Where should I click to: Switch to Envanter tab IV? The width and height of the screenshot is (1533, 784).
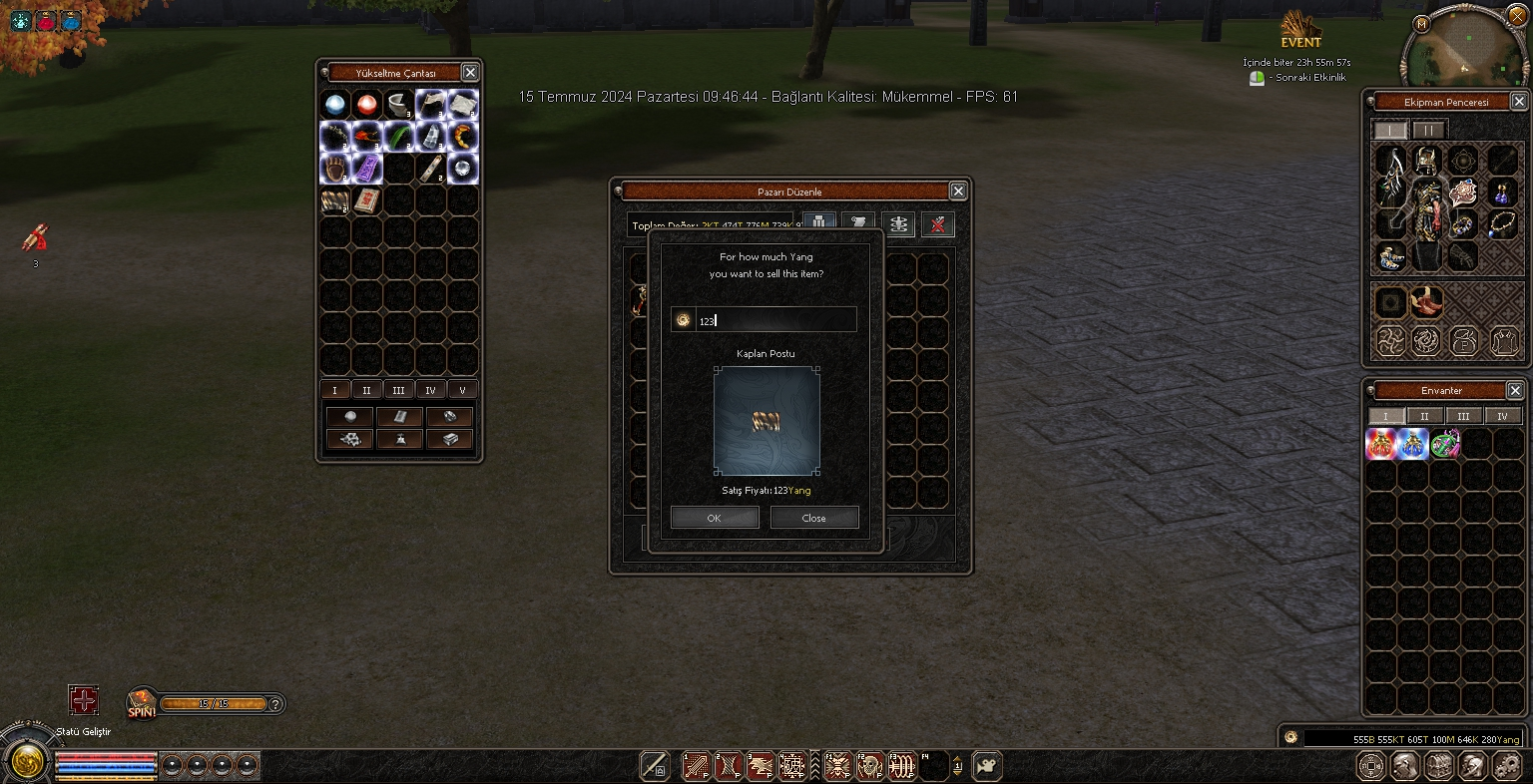[1502, 416]
